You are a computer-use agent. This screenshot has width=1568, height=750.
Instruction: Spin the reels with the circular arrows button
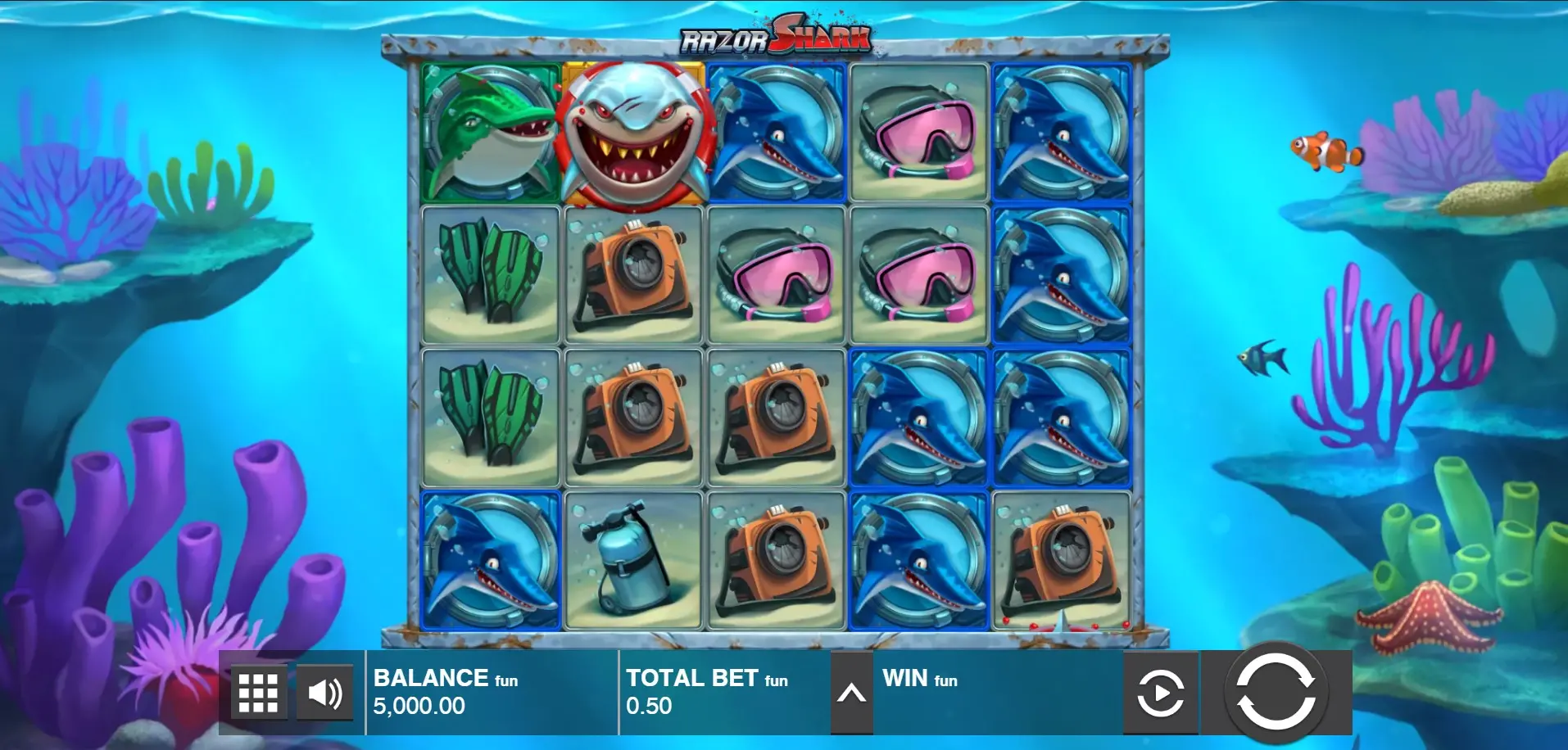coord(1275,693)
